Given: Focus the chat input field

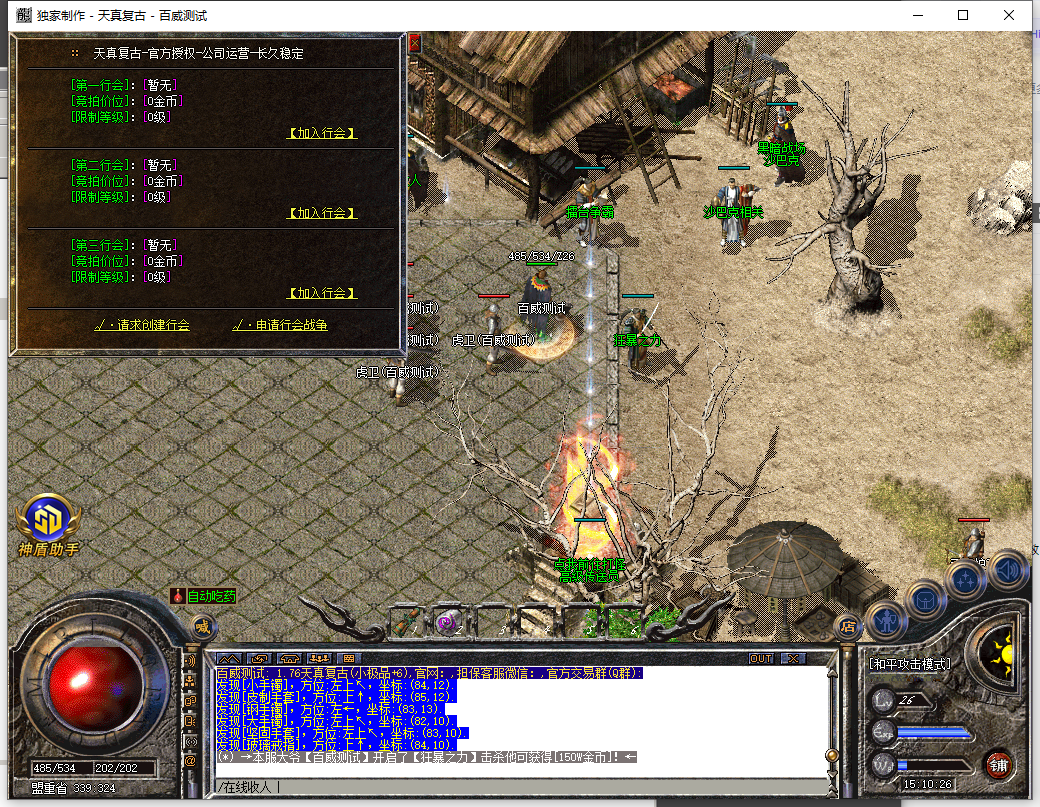Looking at the screenshot, I should click(x=520, y=787).
